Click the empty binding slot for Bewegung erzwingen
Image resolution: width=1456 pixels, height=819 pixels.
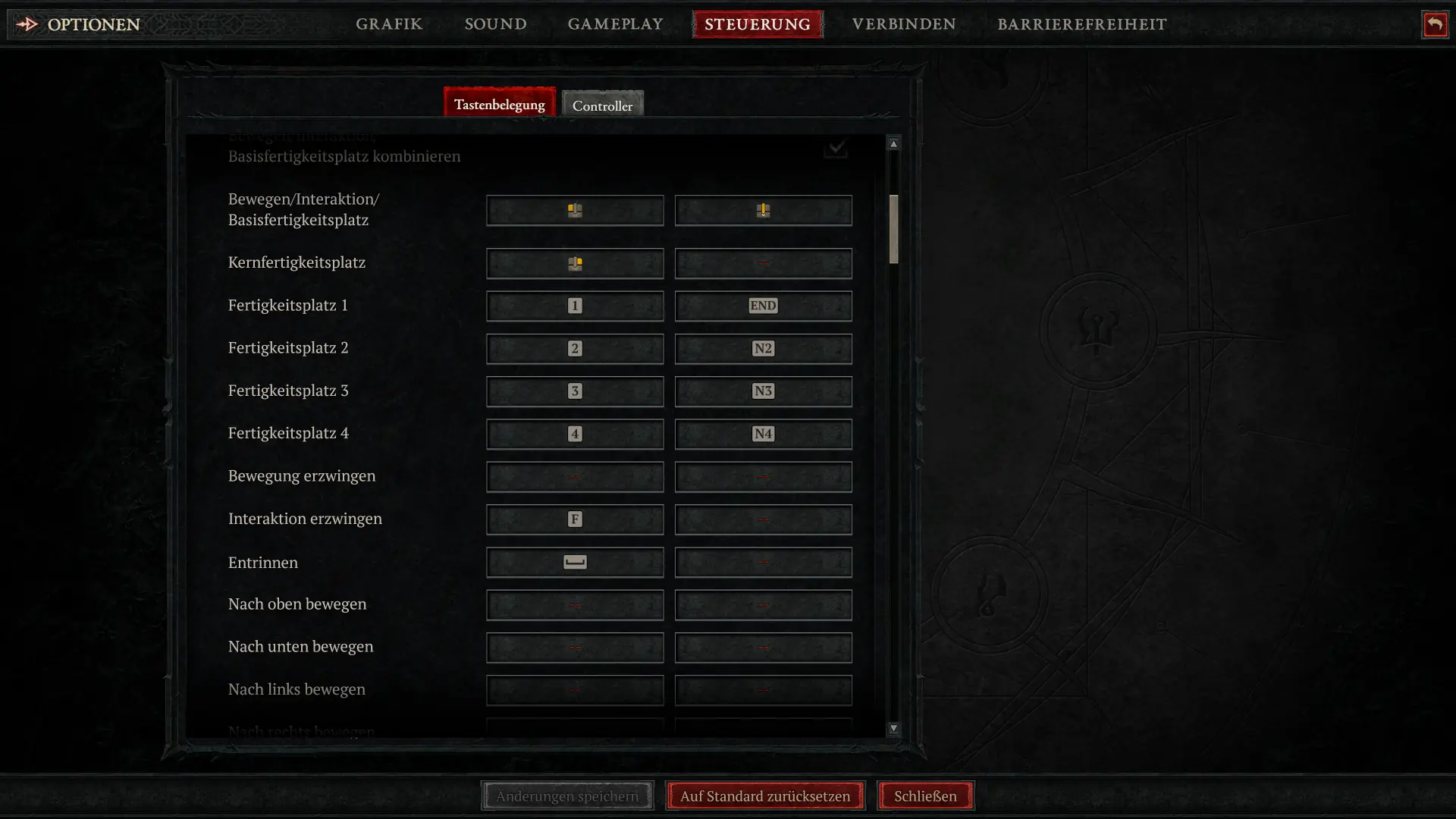pos(574,476)
